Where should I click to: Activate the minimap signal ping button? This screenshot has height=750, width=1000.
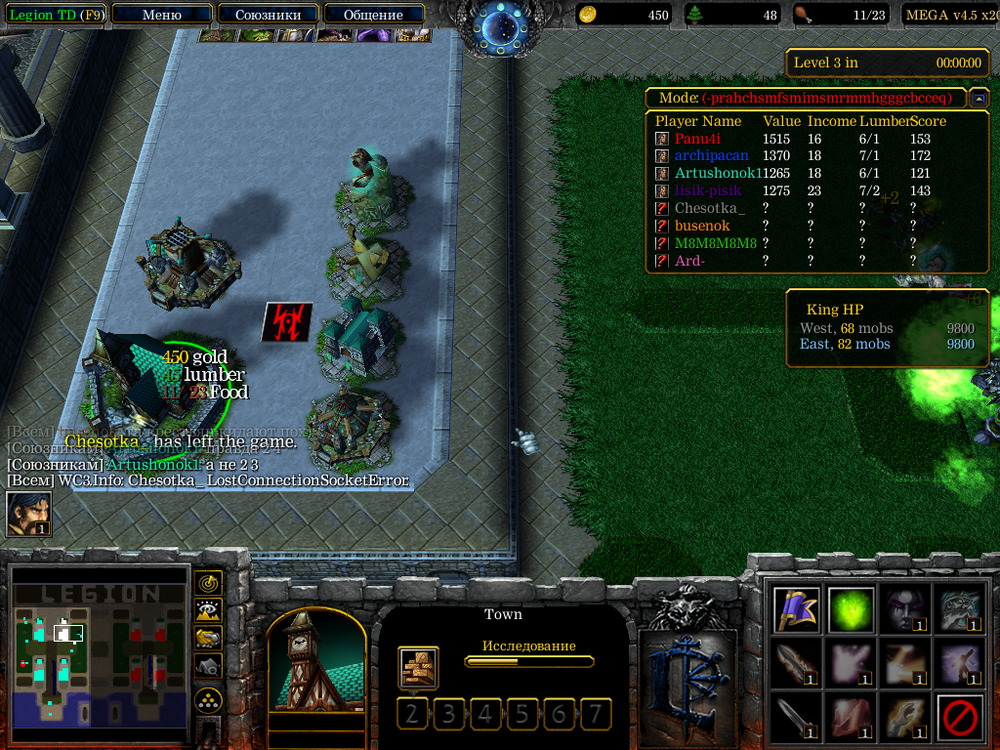[208, 582]
